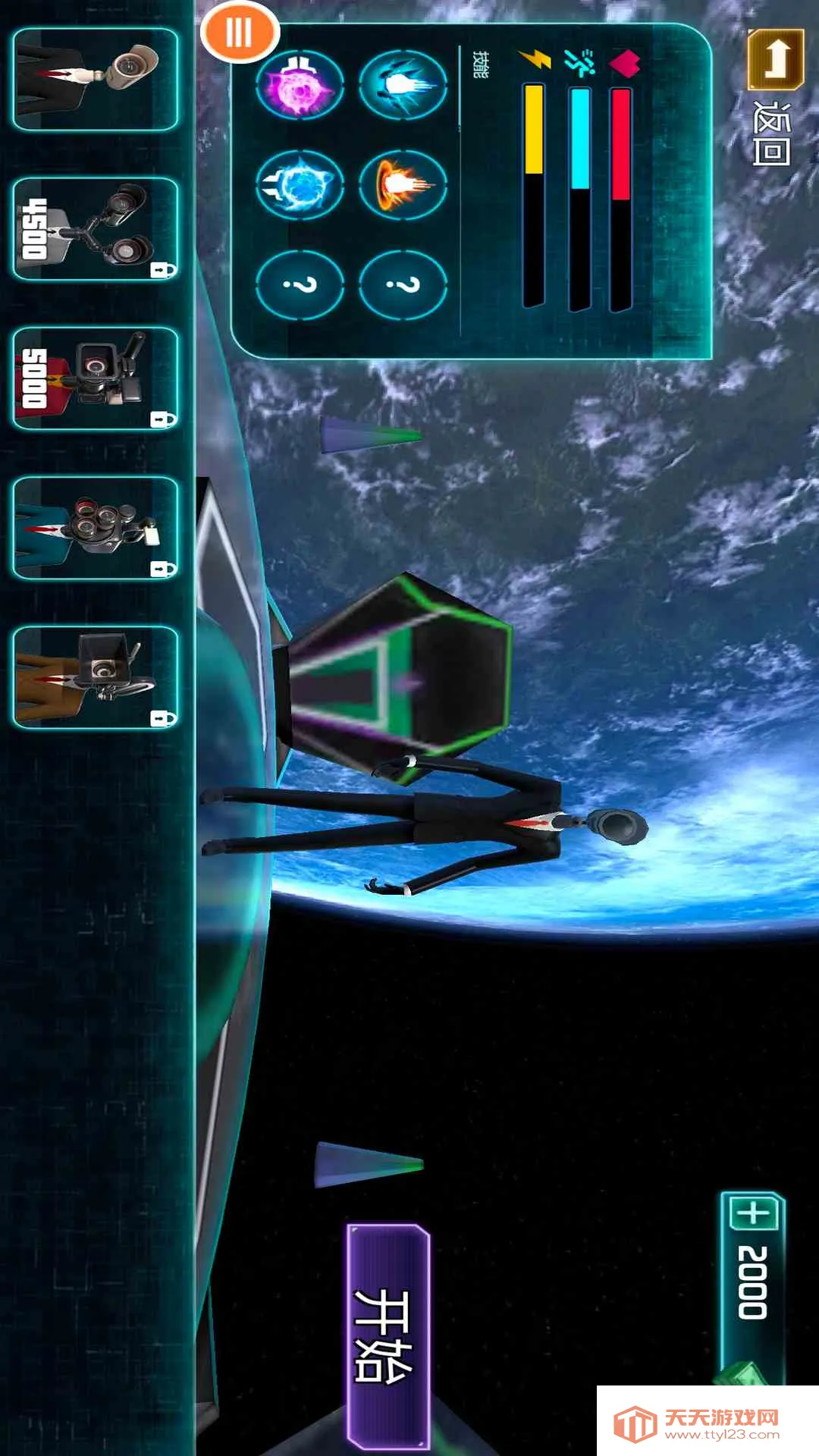
Task: Show the fireball skill details
Action: click(403, 184)
